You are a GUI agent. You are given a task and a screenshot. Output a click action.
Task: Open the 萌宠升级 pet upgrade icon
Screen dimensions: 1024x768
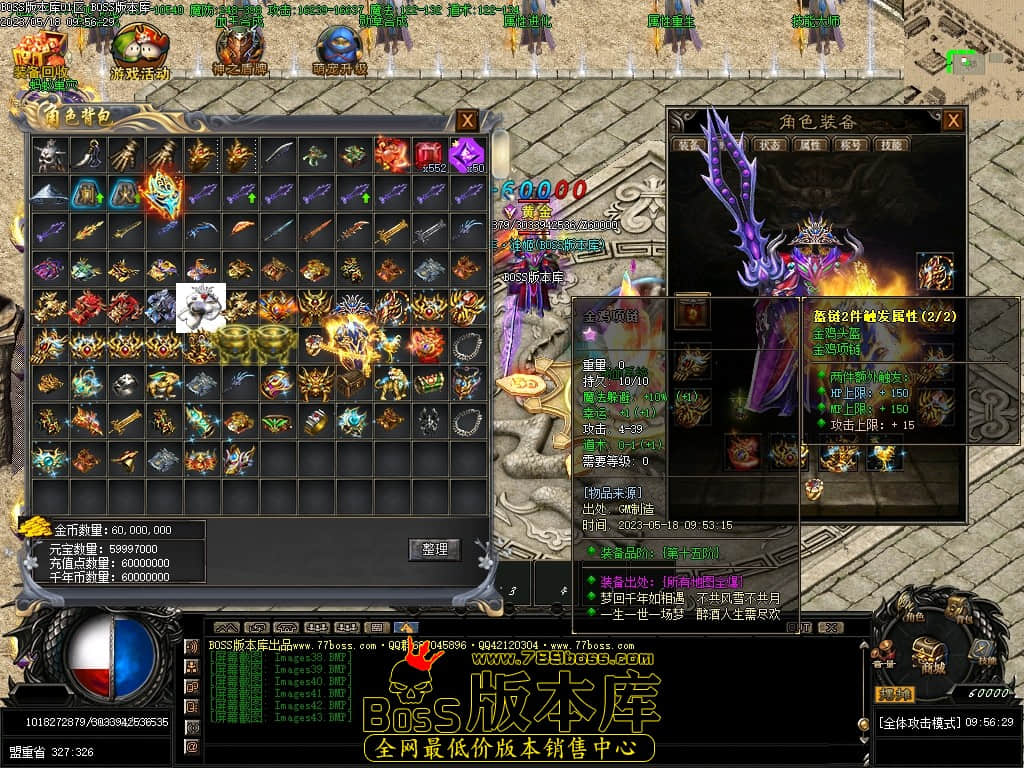point(340,52)
